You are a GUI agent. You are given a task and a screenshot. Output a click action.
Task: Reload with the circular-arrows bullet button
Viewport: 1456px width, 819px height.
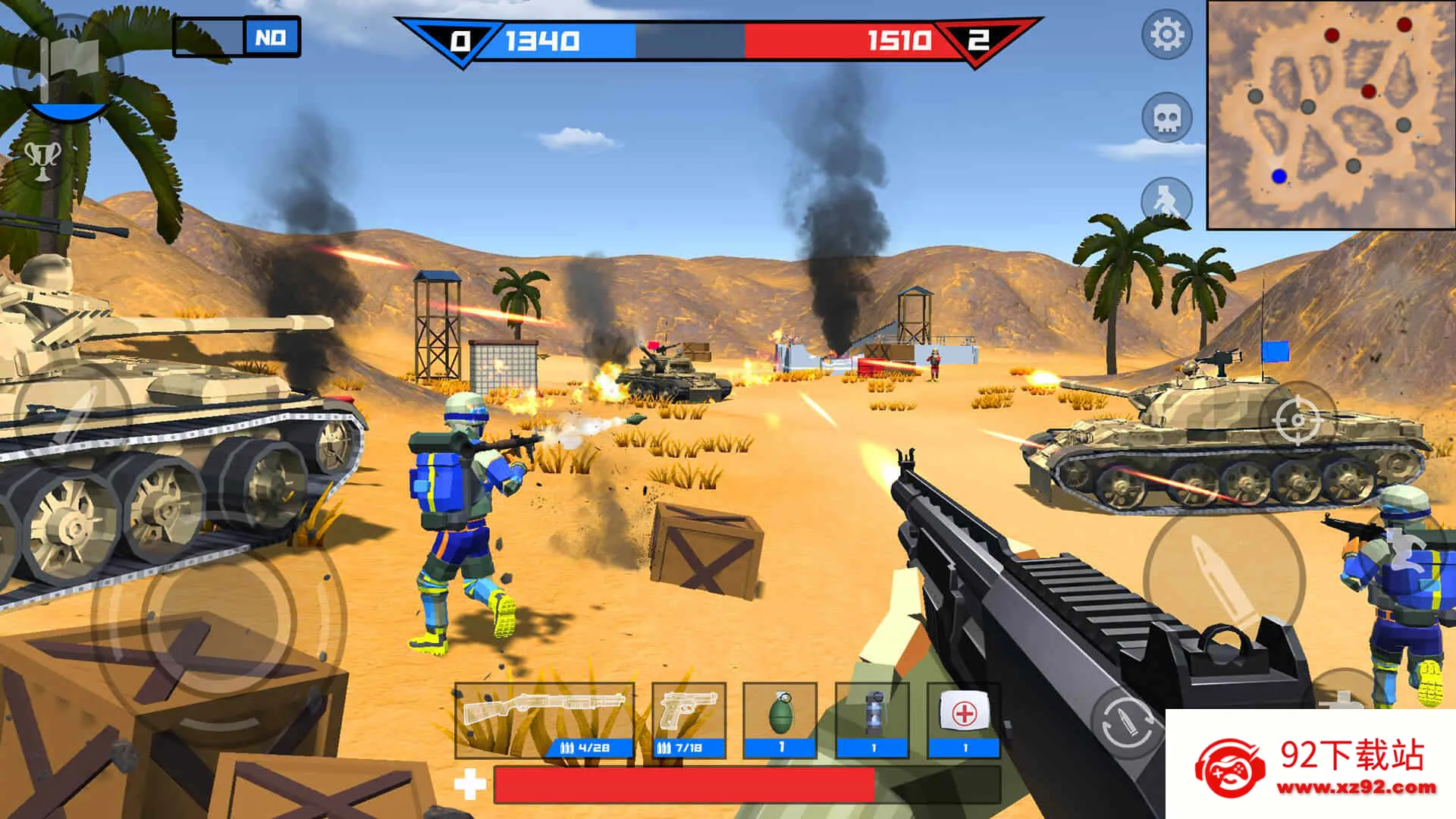point(1128,724)
